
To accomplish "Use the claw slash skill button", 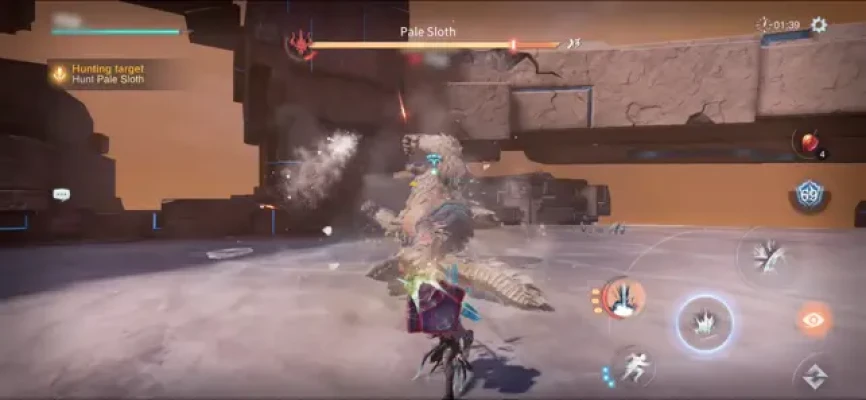I will 768,256.
